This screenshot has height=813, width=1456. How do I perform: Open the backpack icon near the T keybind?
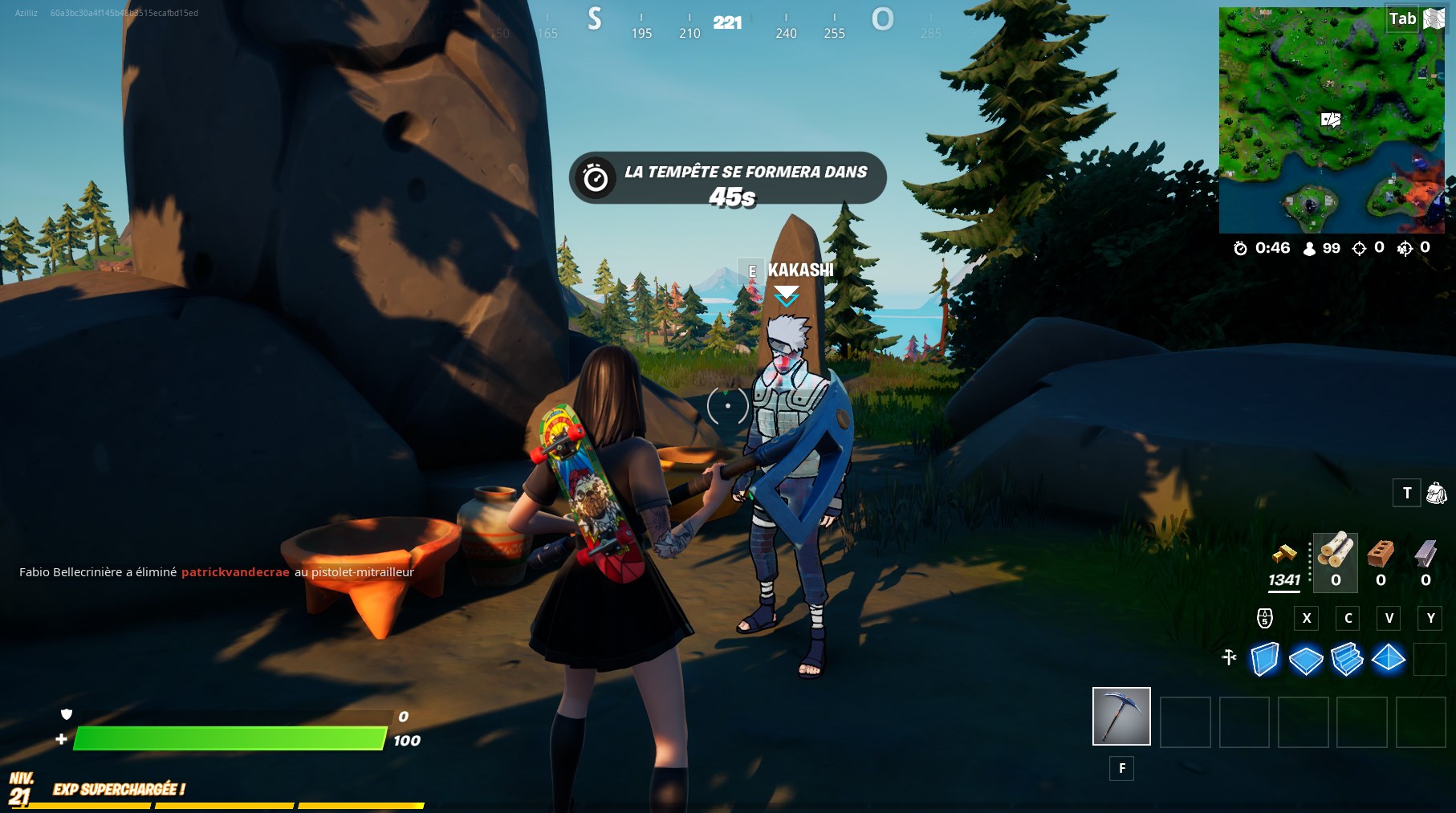click(1437, 493)
